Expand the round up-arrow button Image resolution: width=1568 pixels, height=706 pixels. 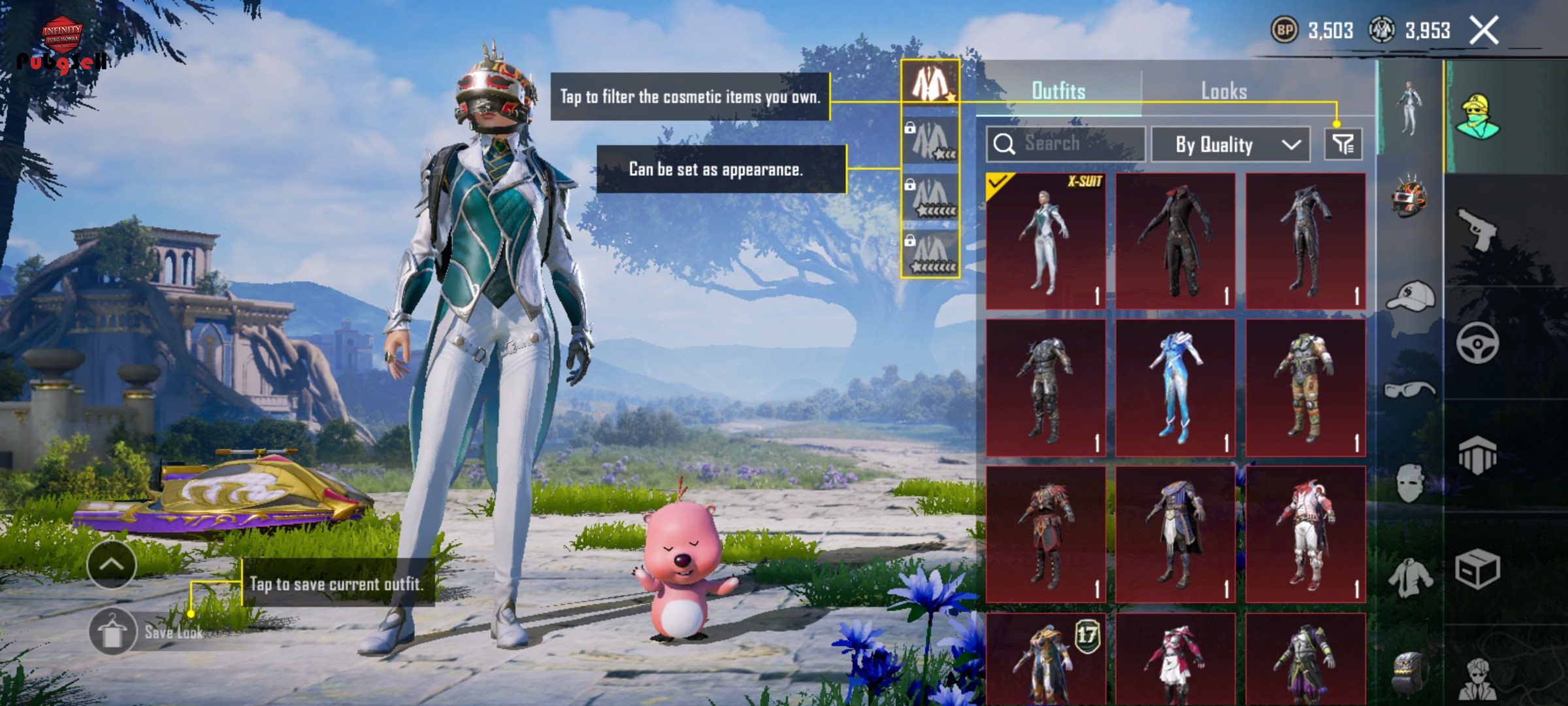tap(112, 565)
